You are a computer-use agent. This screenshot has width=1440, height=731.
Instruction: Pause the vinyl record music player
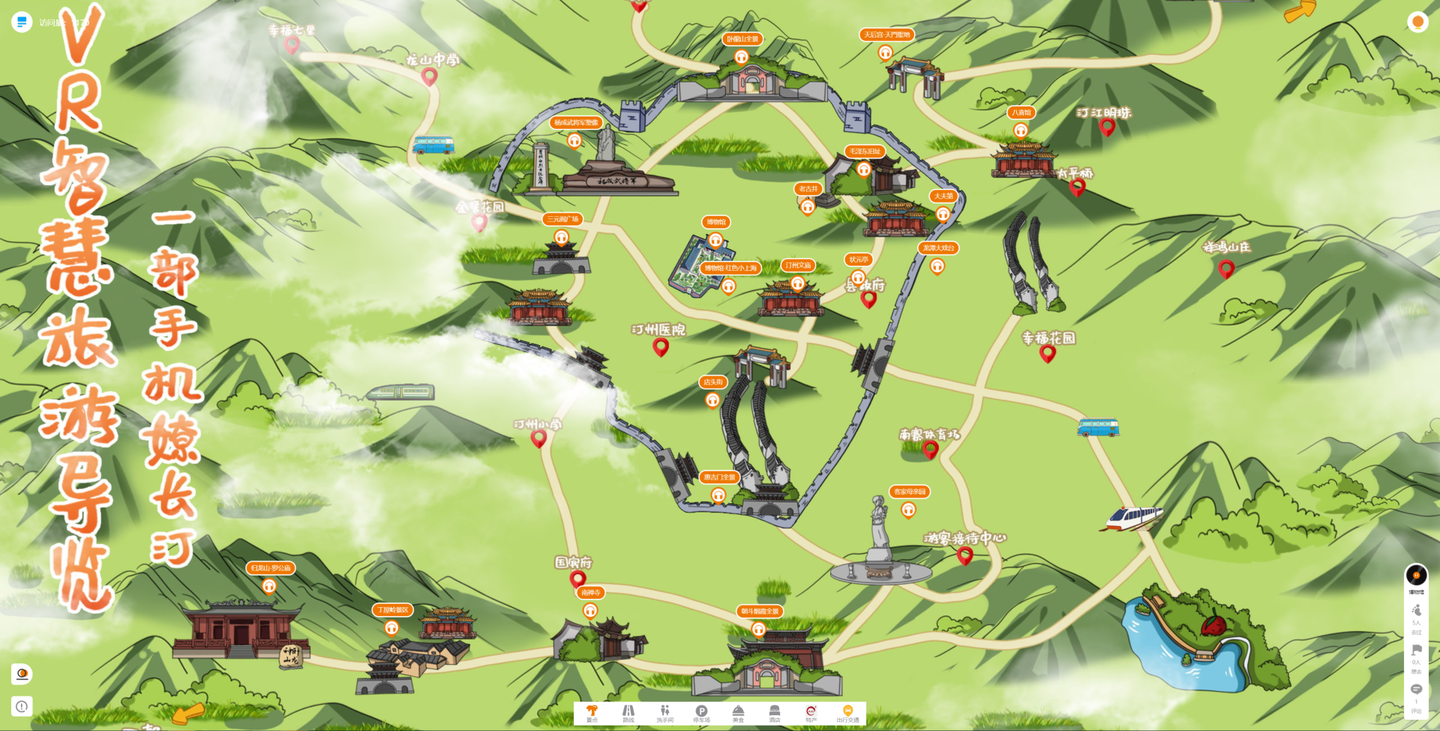pos(1416,575)
